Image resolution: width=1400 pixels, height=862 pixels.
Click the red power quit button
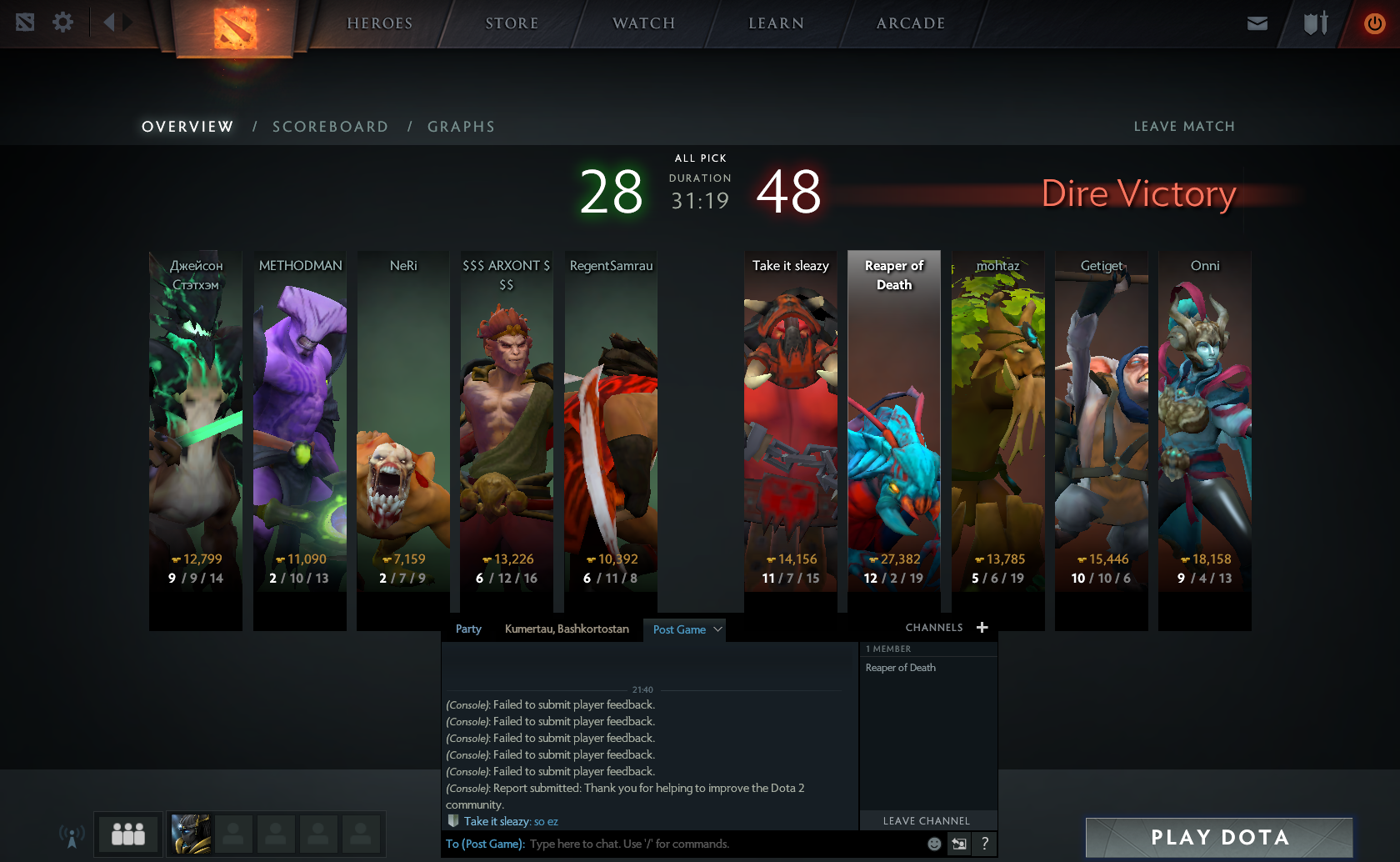[1374, 23]
